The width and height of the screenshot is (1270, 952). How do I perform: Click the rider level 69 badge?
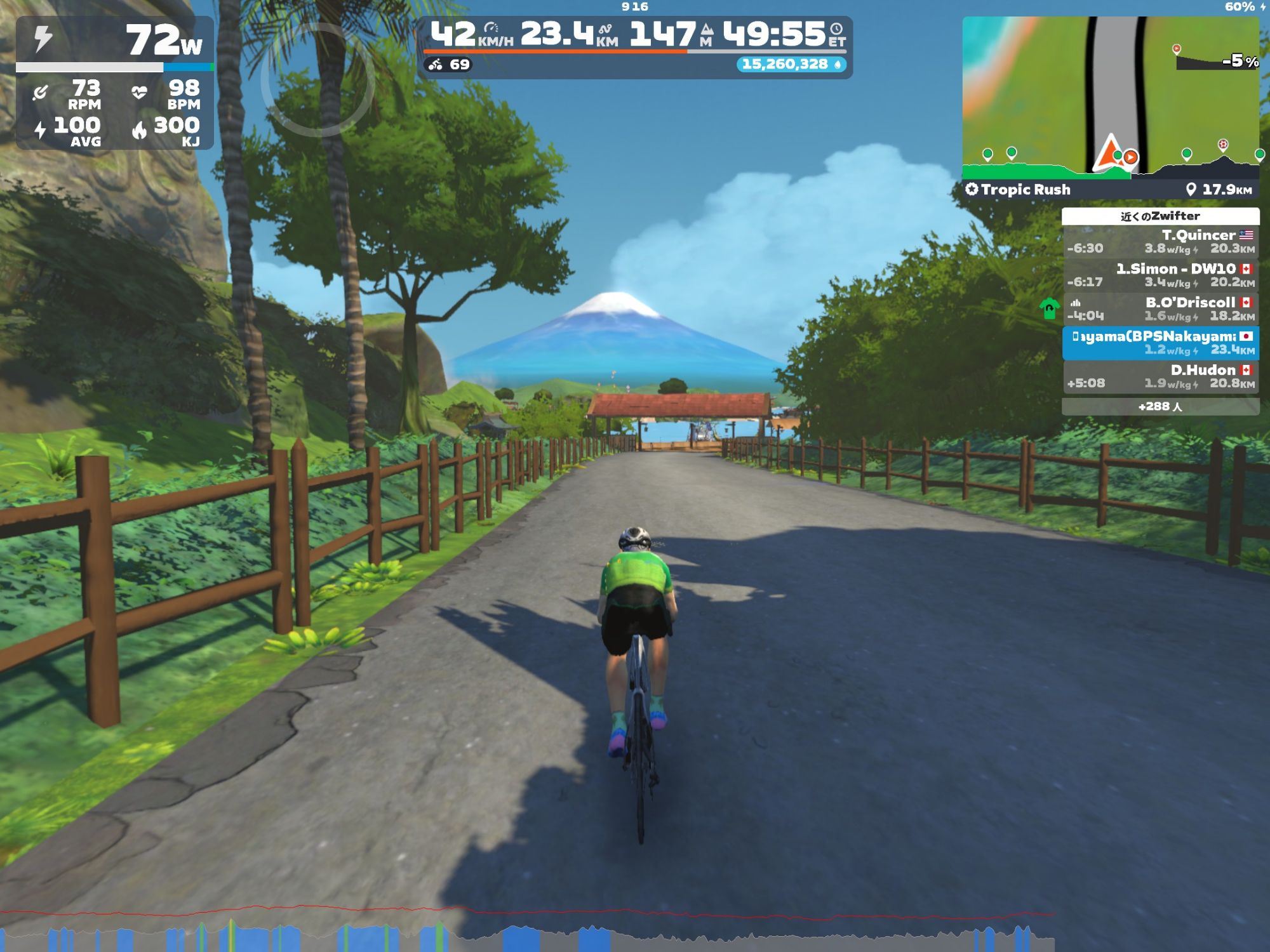coord(449,64)
